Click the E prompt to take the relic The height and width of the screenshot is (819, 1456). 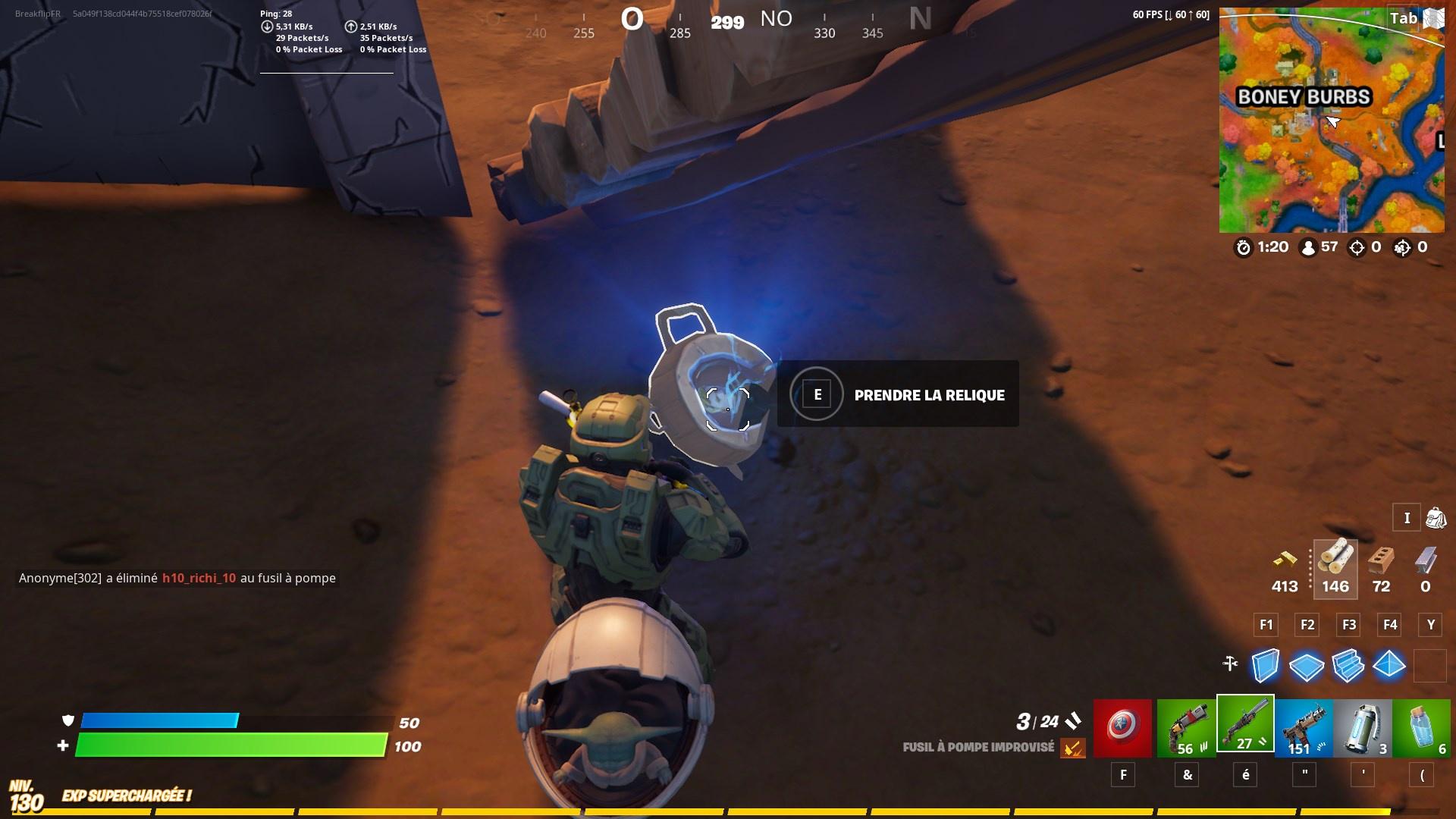(x=817, y=394)
